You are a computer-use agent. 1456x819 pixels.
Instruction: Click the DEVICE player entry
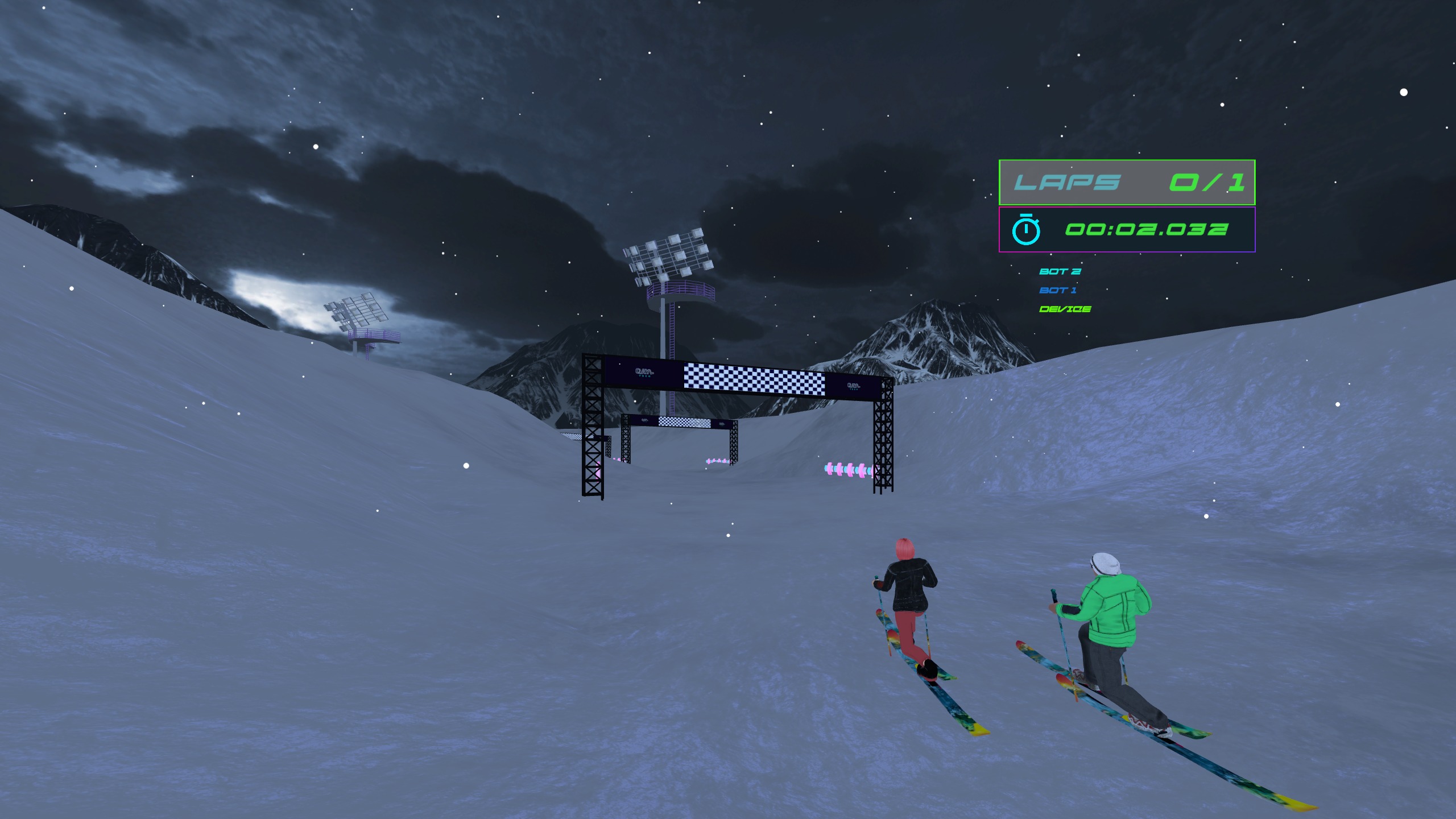pyautogui.click(x=1065, y=309)
